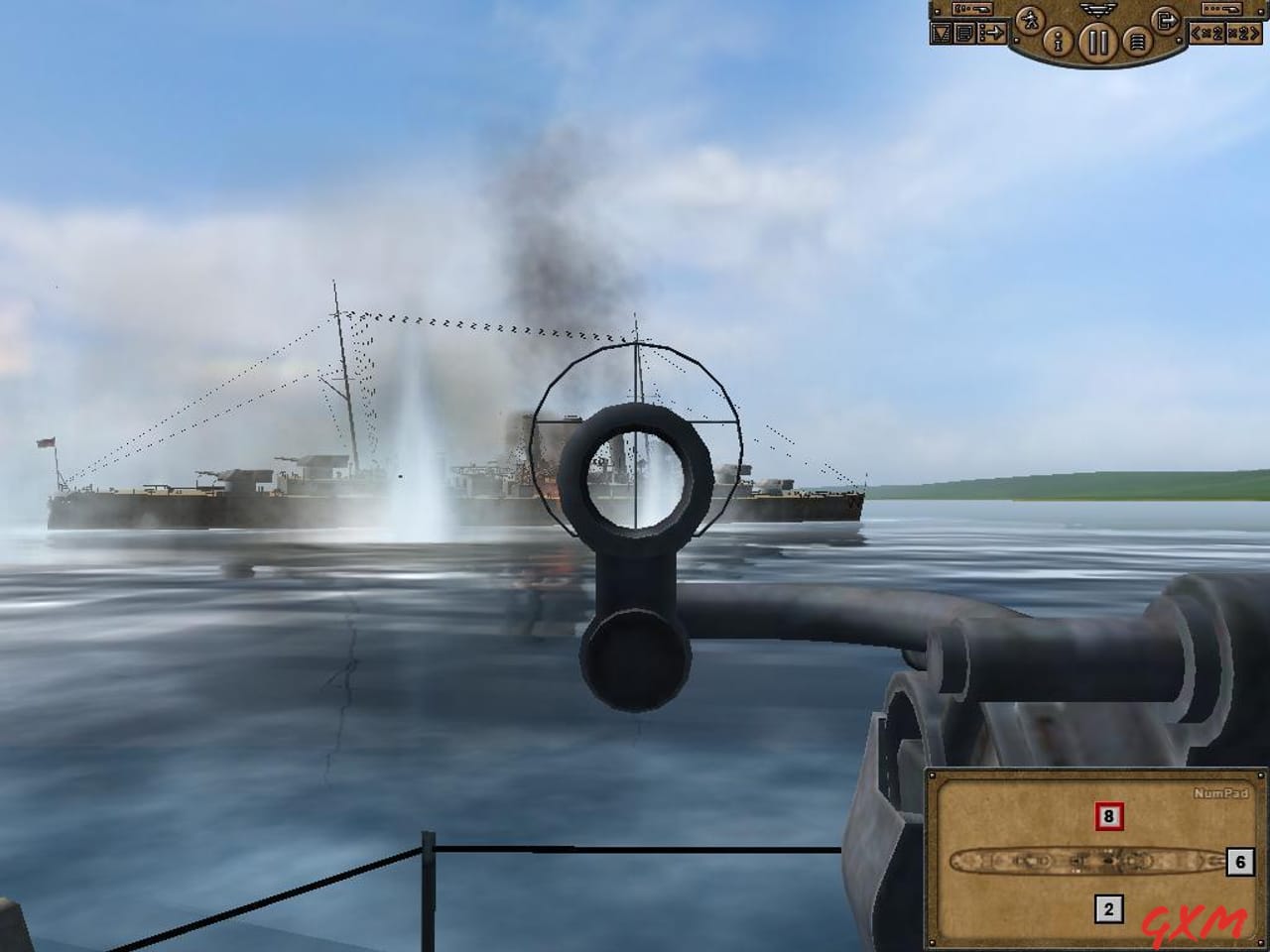Switch to the NumPad 6 bow station
The height and width of the screenshot is (952, 1270).
(1239, 863)
